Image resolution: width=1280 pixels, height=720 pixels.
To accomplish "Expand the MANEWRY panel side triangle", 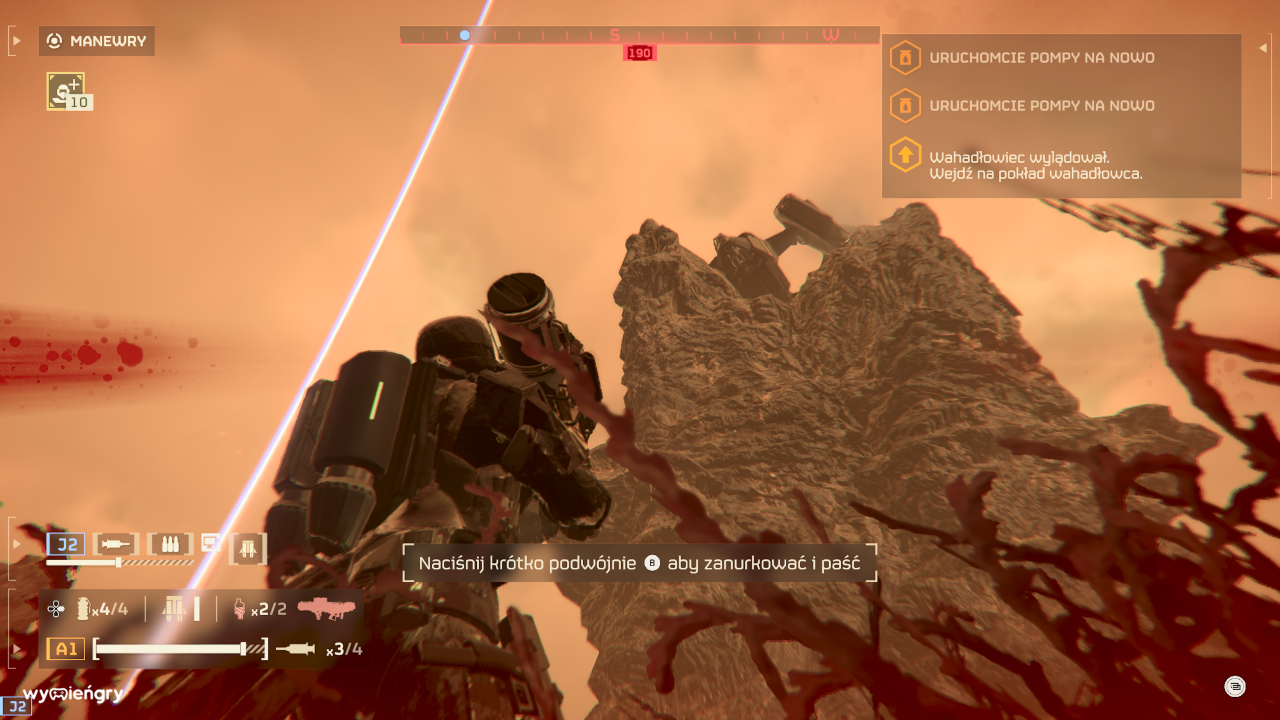I will (14, 40).
